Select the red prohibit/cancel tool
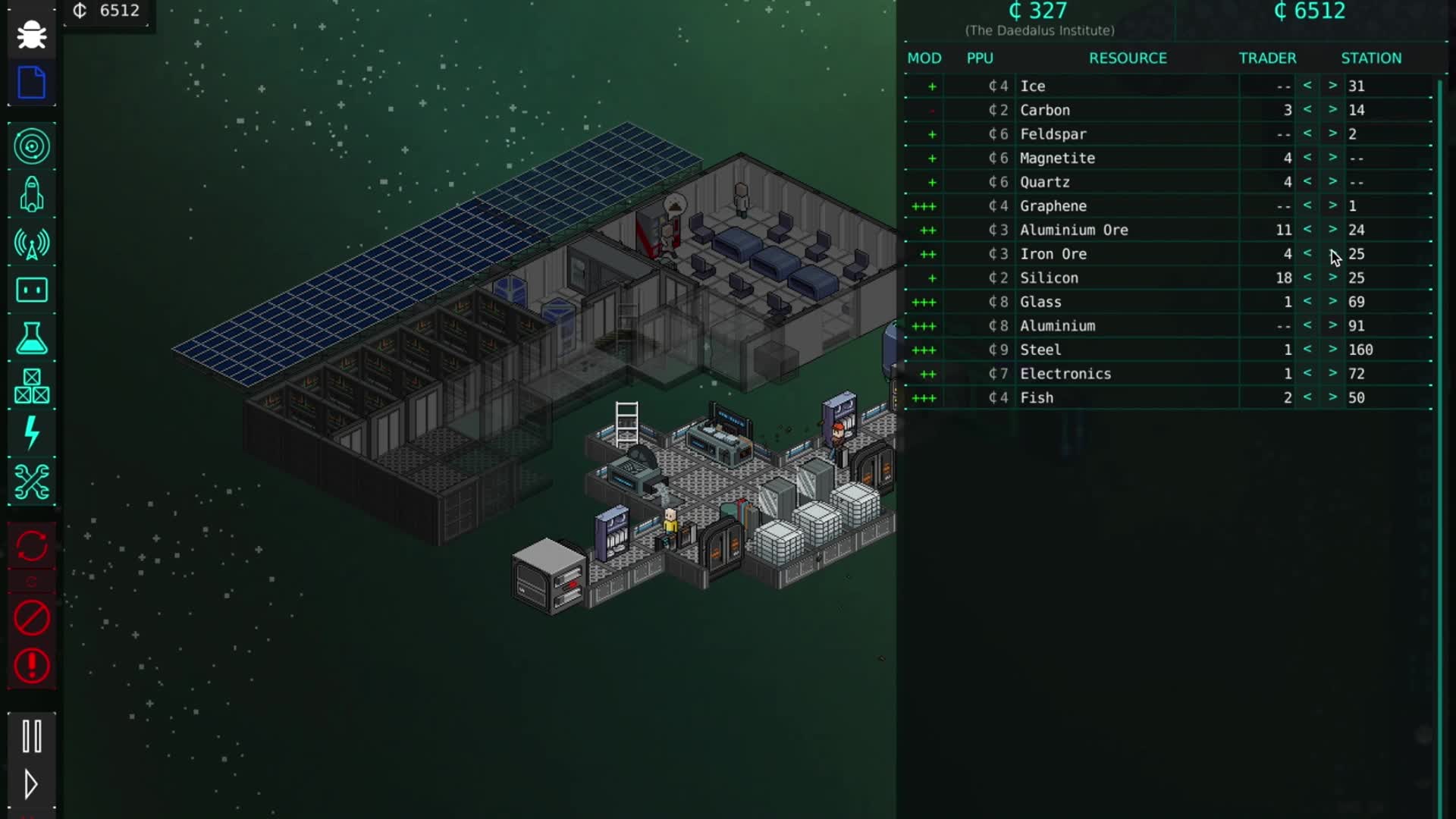1456x819 pixels. (x=31, y=618)
